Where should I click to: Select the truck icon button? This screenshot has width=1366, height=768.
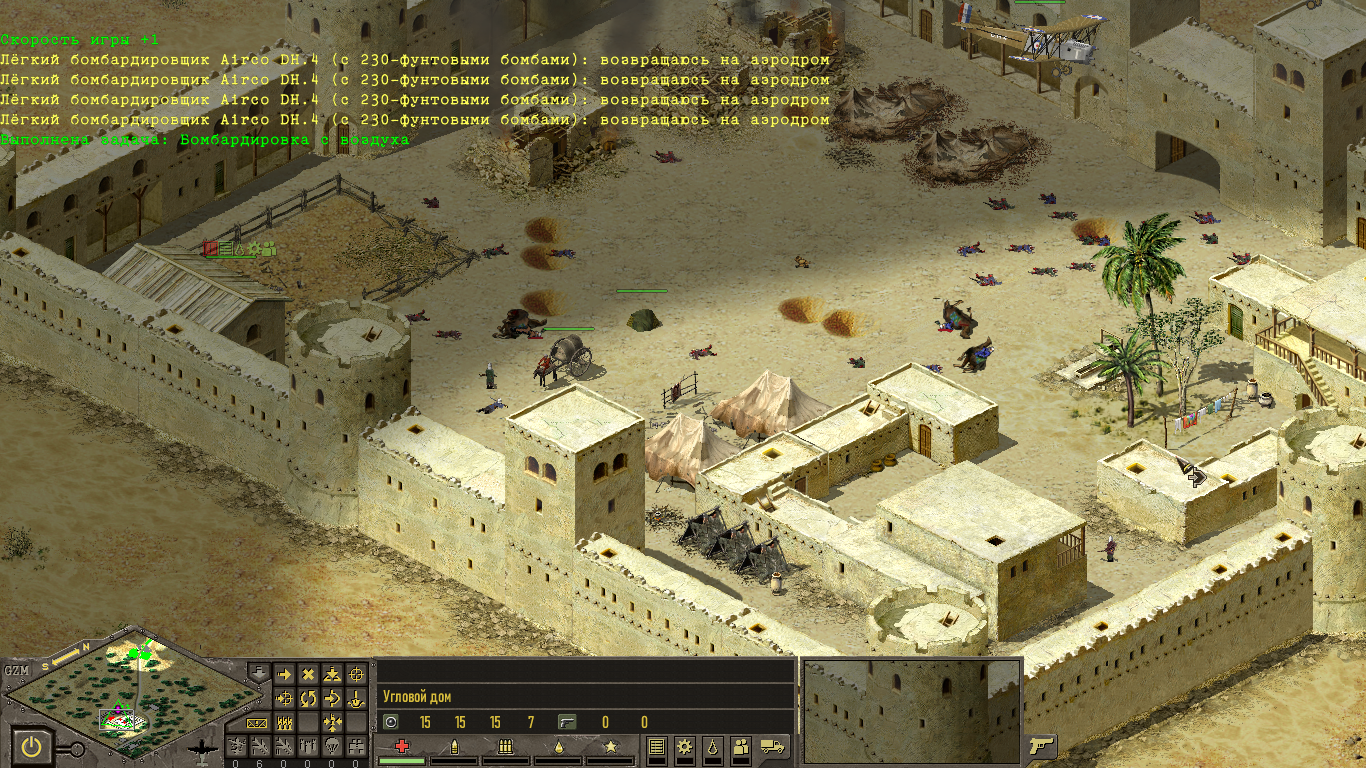(772, 746)
